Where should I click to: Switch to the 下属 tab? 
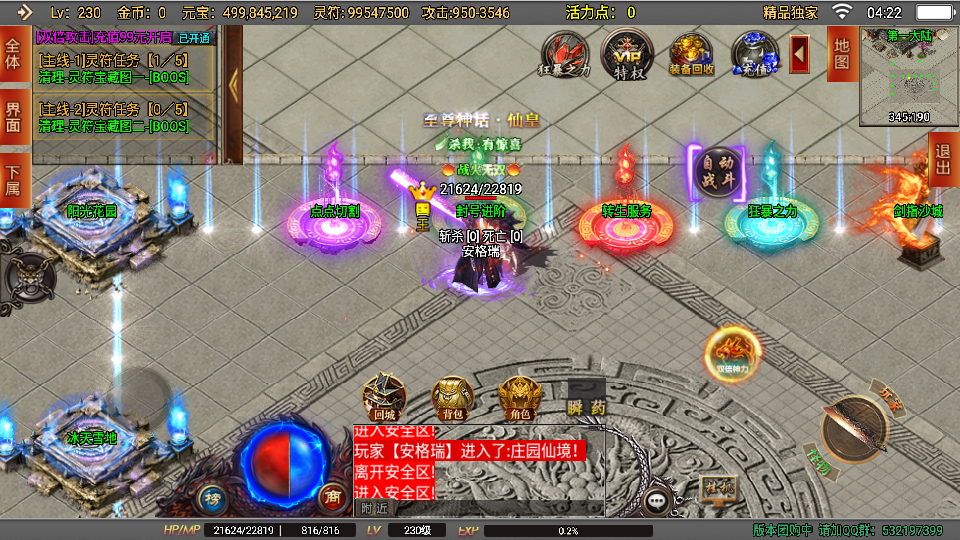14,178
